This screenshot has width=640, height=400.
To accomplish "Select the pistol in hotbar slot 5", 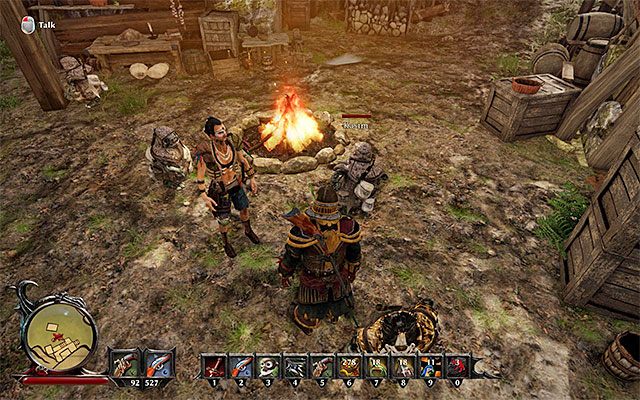I will 322,366.
